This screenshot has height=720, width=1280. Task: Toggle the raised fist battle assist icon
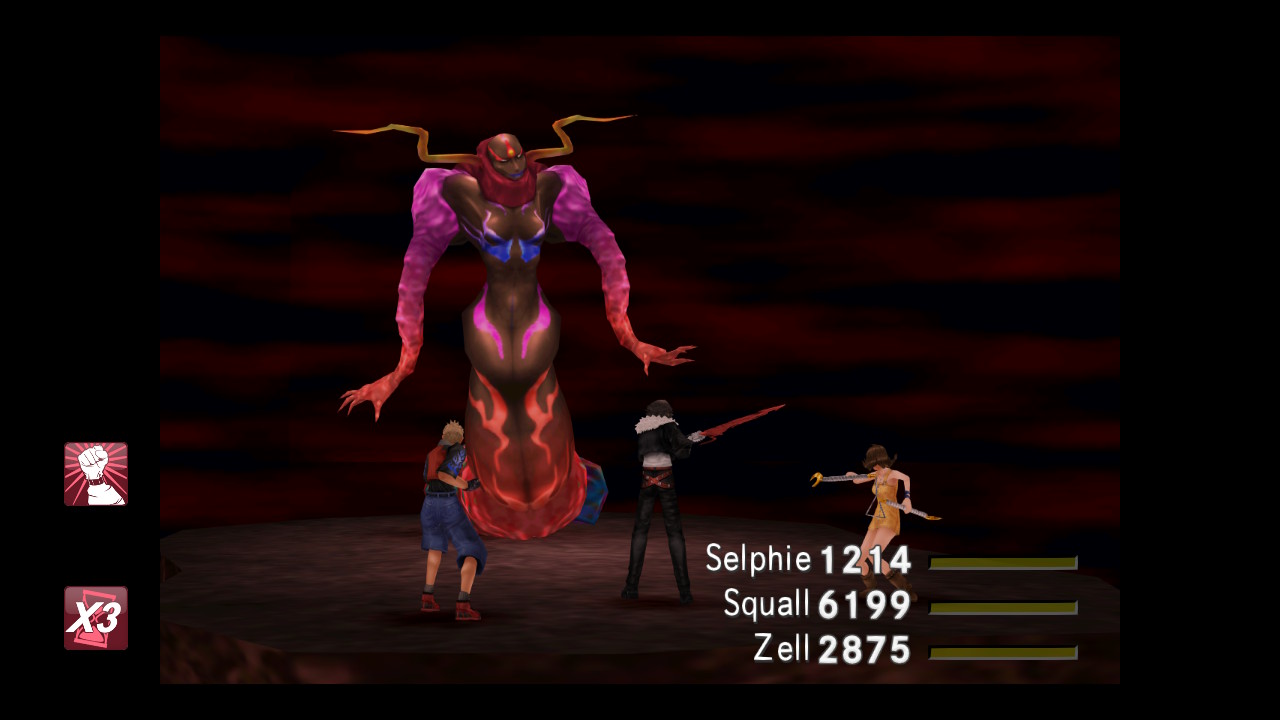coord(96,474)
